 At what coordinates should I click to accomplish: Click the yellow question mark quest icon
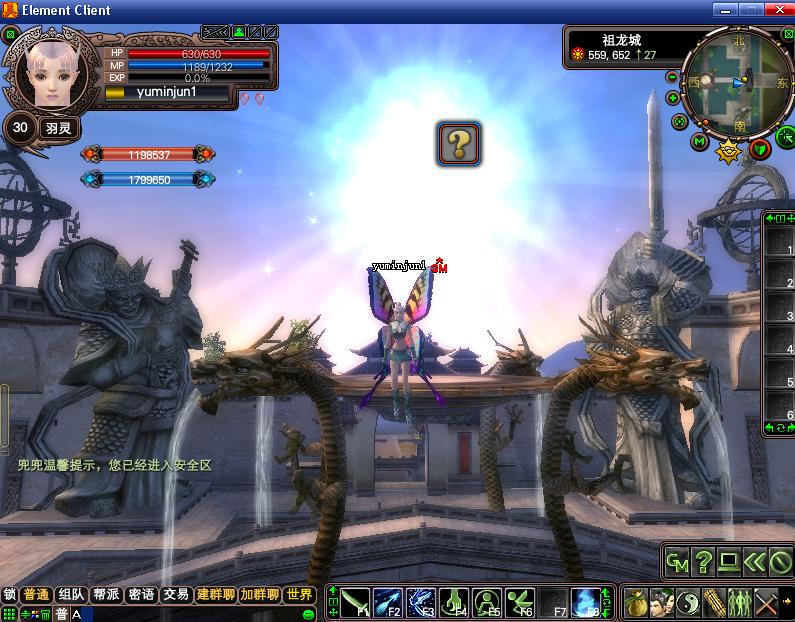tap(458, 144)
